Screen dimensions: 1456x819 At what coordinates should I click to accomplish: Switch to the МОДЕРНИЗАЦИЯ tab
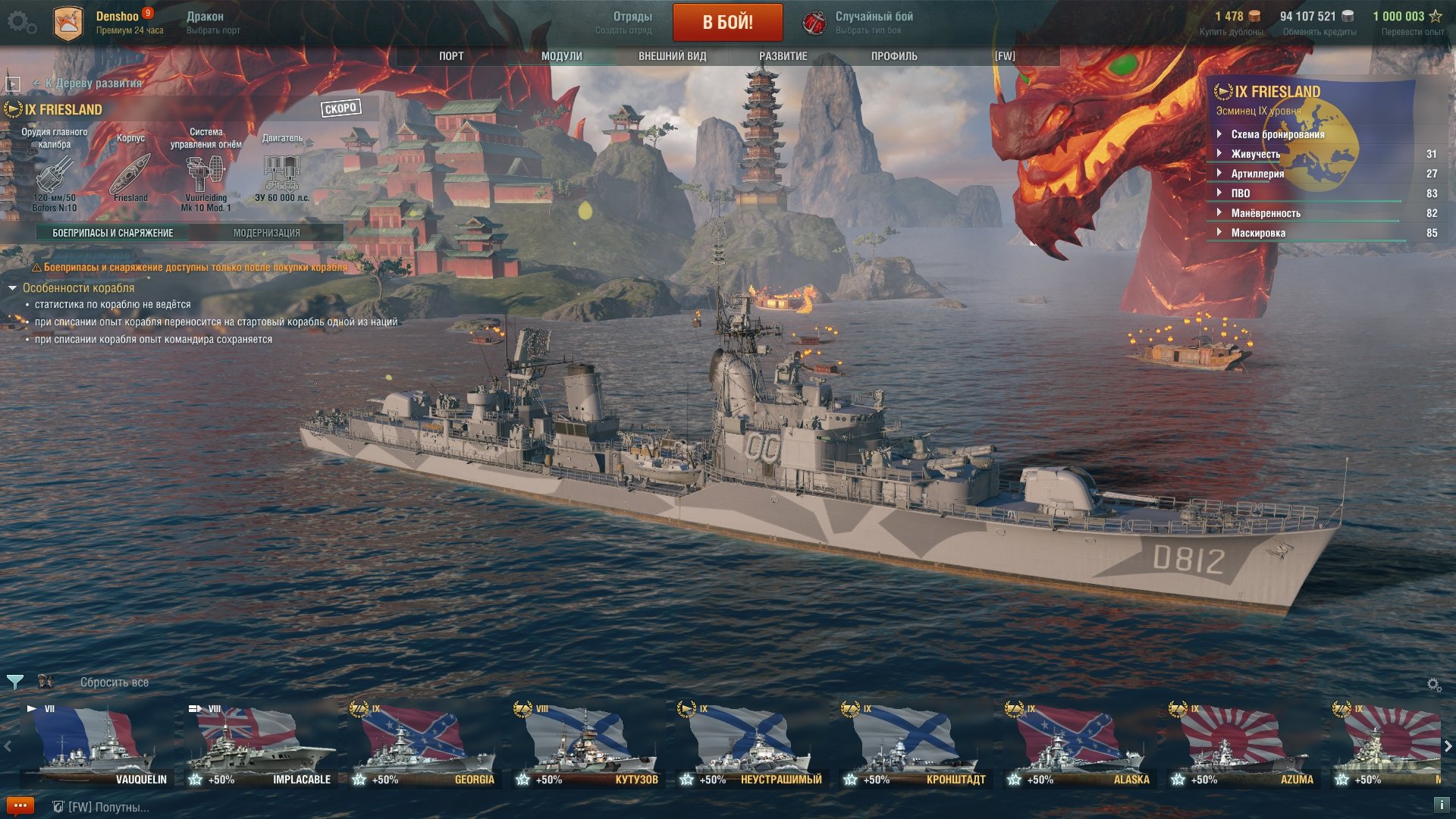[x=266, y=233]
